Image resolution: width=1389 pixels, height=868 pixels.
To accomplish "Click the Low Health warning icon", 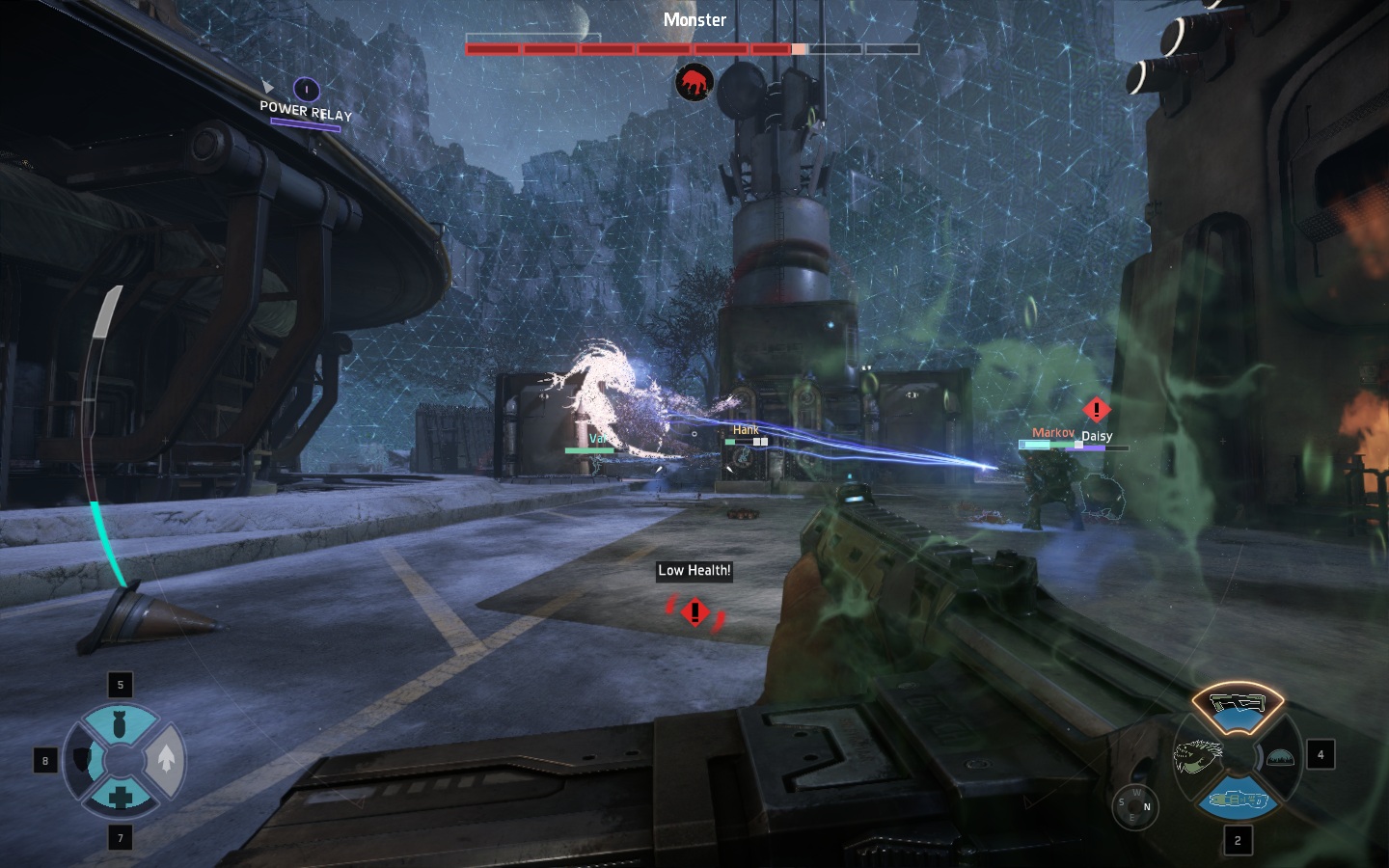I will [x=694, y=611].
